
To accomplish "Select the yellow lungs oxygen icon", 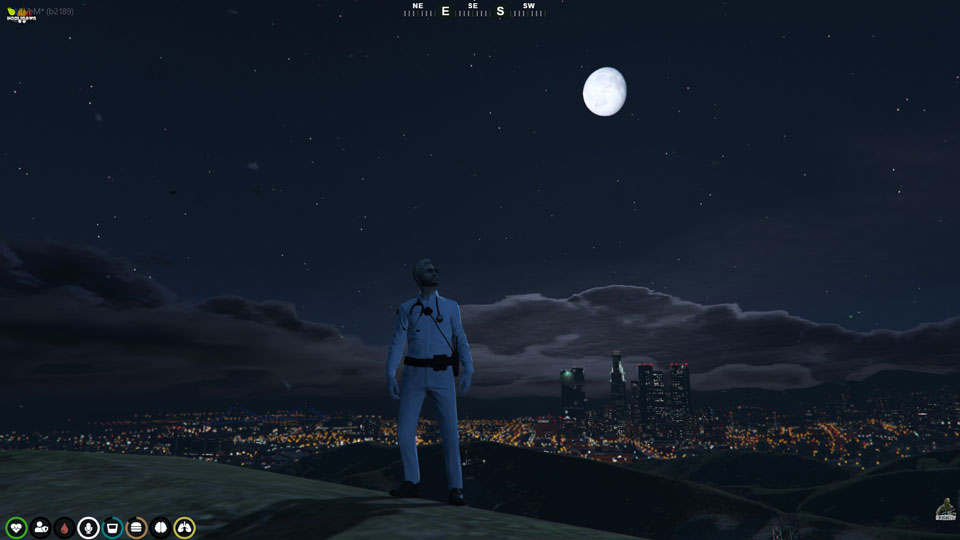I will coord(184,527).
